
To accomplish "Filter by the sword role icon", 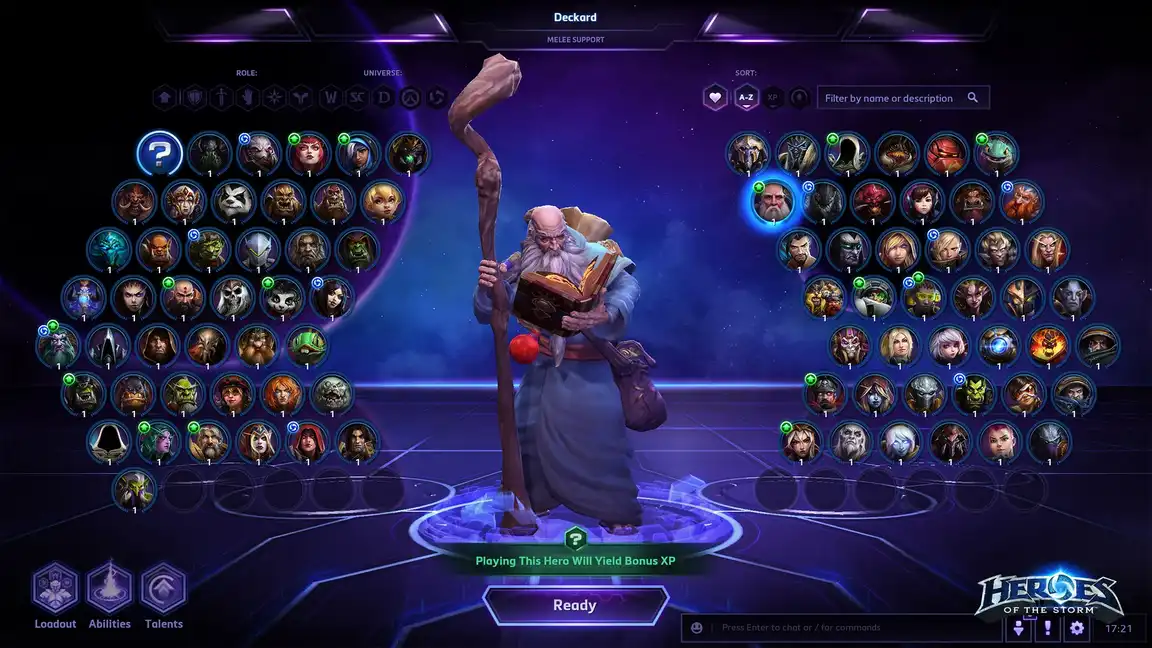I will pos(219,98).
